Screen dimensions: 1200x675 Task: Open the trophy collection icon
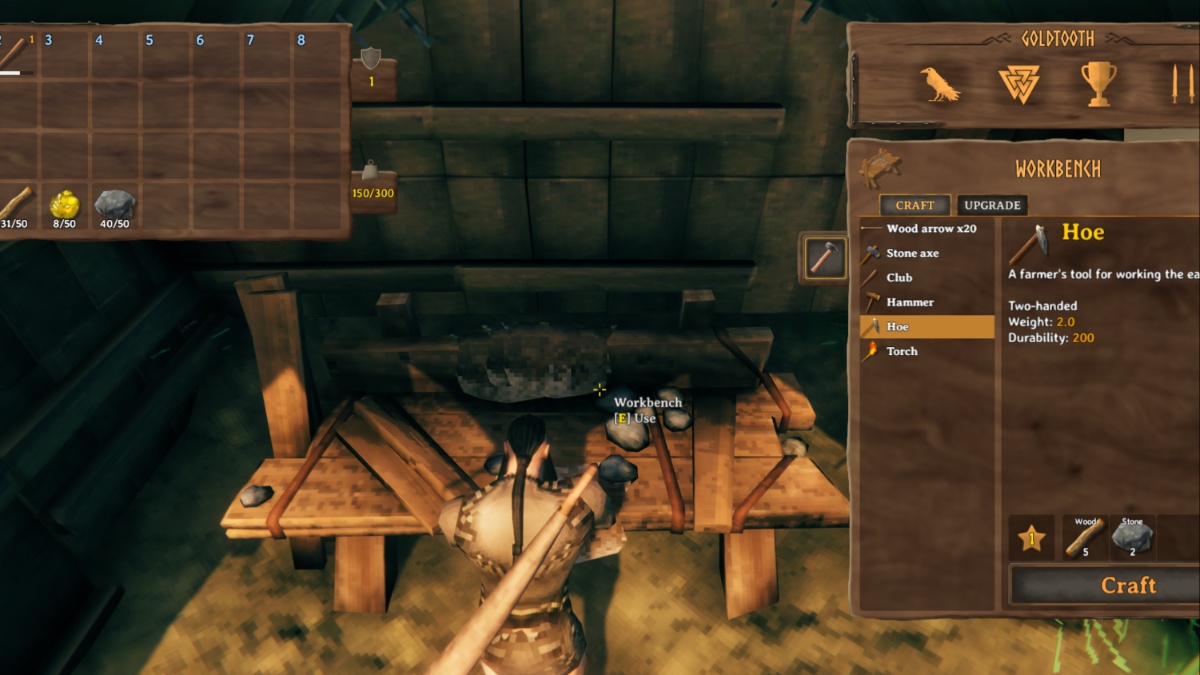tap(1098, 85)
